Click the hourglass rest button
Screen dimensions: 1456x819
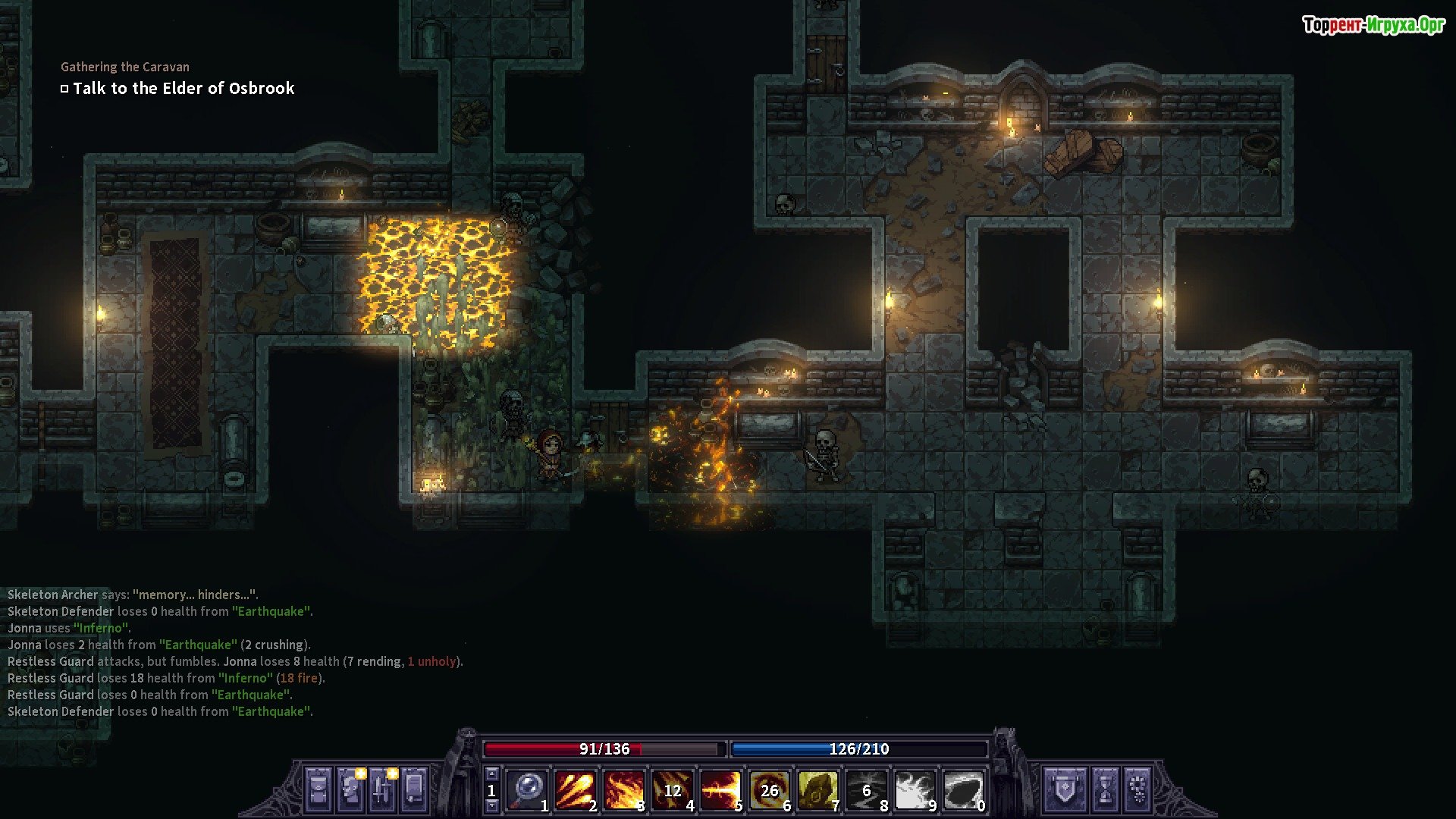pyautogui.click(x=1105, y=789)
